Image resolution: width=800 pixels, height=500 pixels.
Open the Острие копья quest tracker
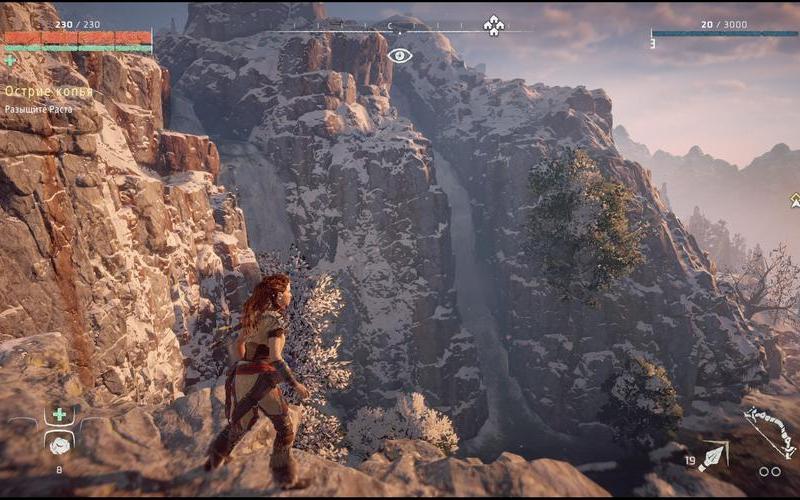tap(49, 91)
